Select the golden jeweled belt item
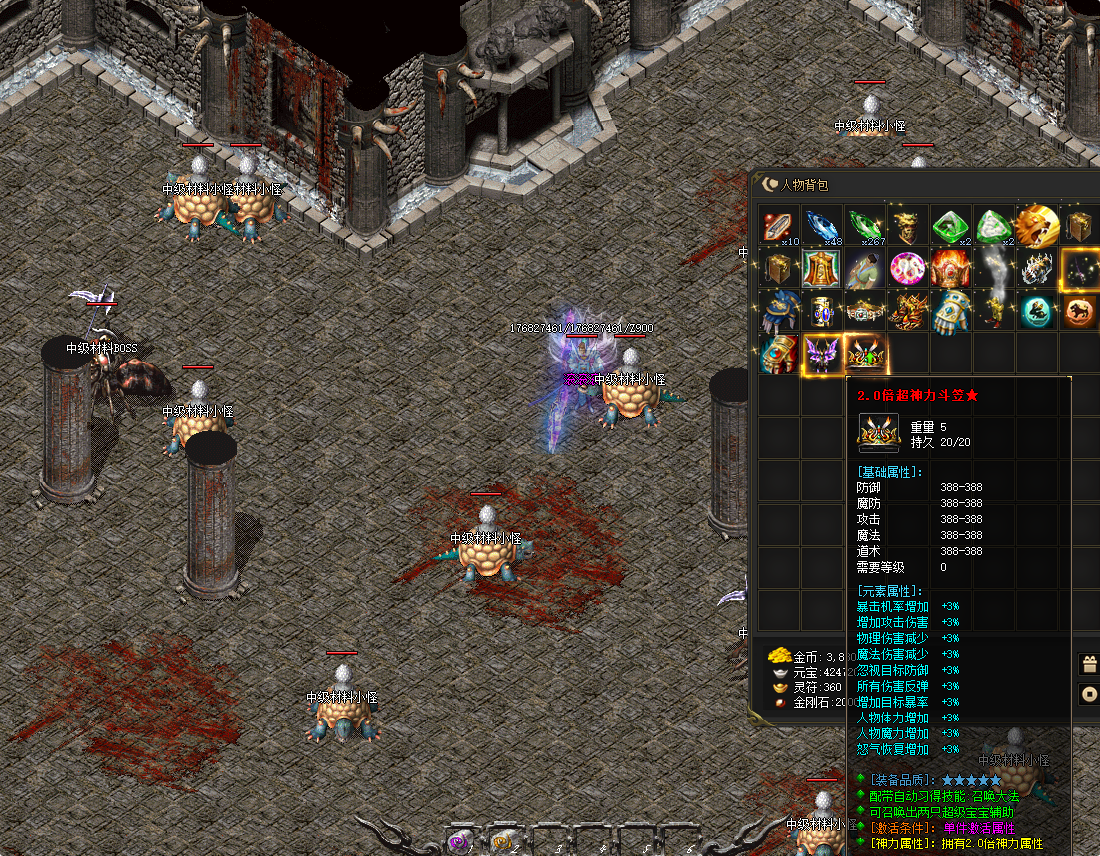The width and height of the screenshot is (1100, 856). pos(865,312)
